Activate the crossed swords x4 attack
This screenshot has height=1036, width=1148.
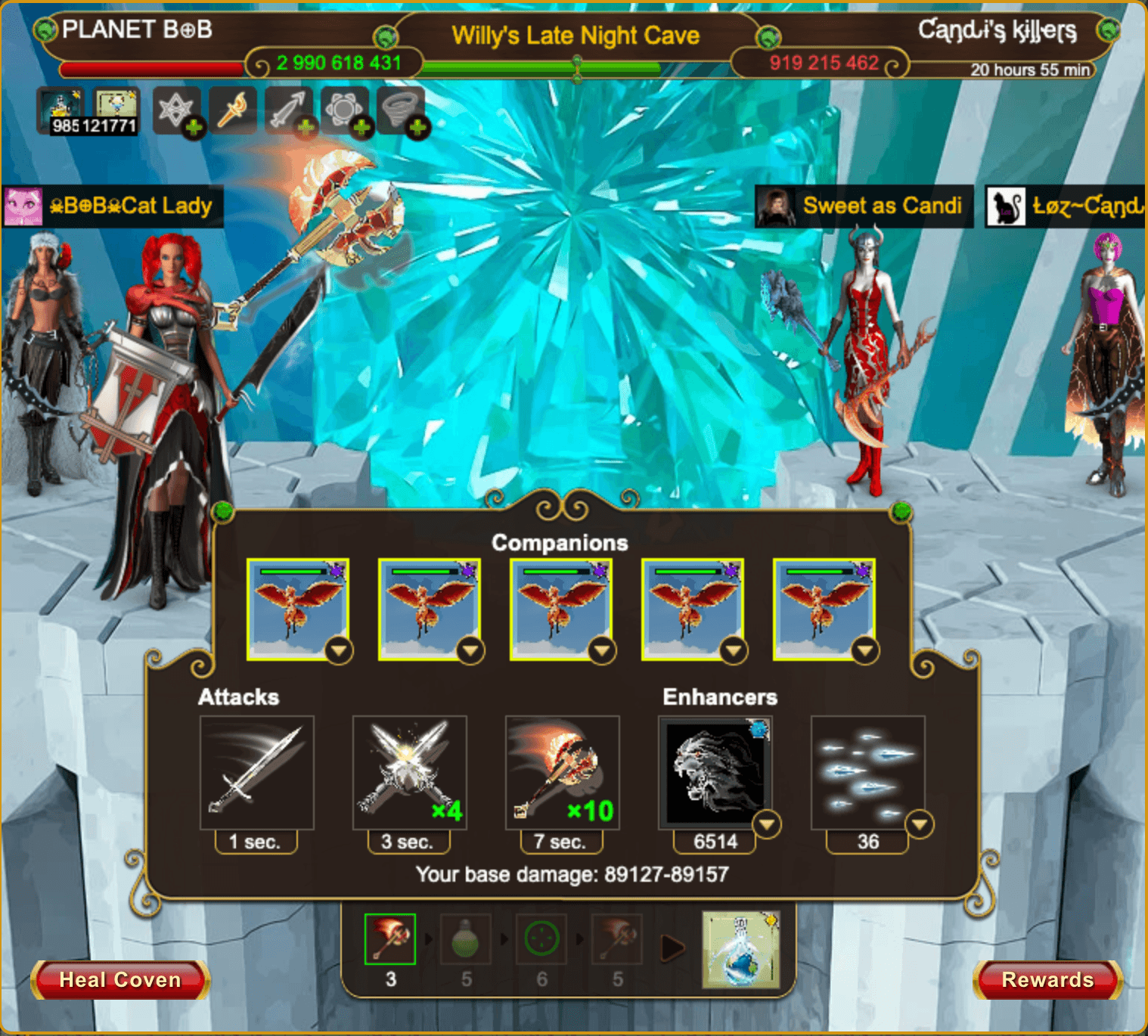[x=409, y=773]
